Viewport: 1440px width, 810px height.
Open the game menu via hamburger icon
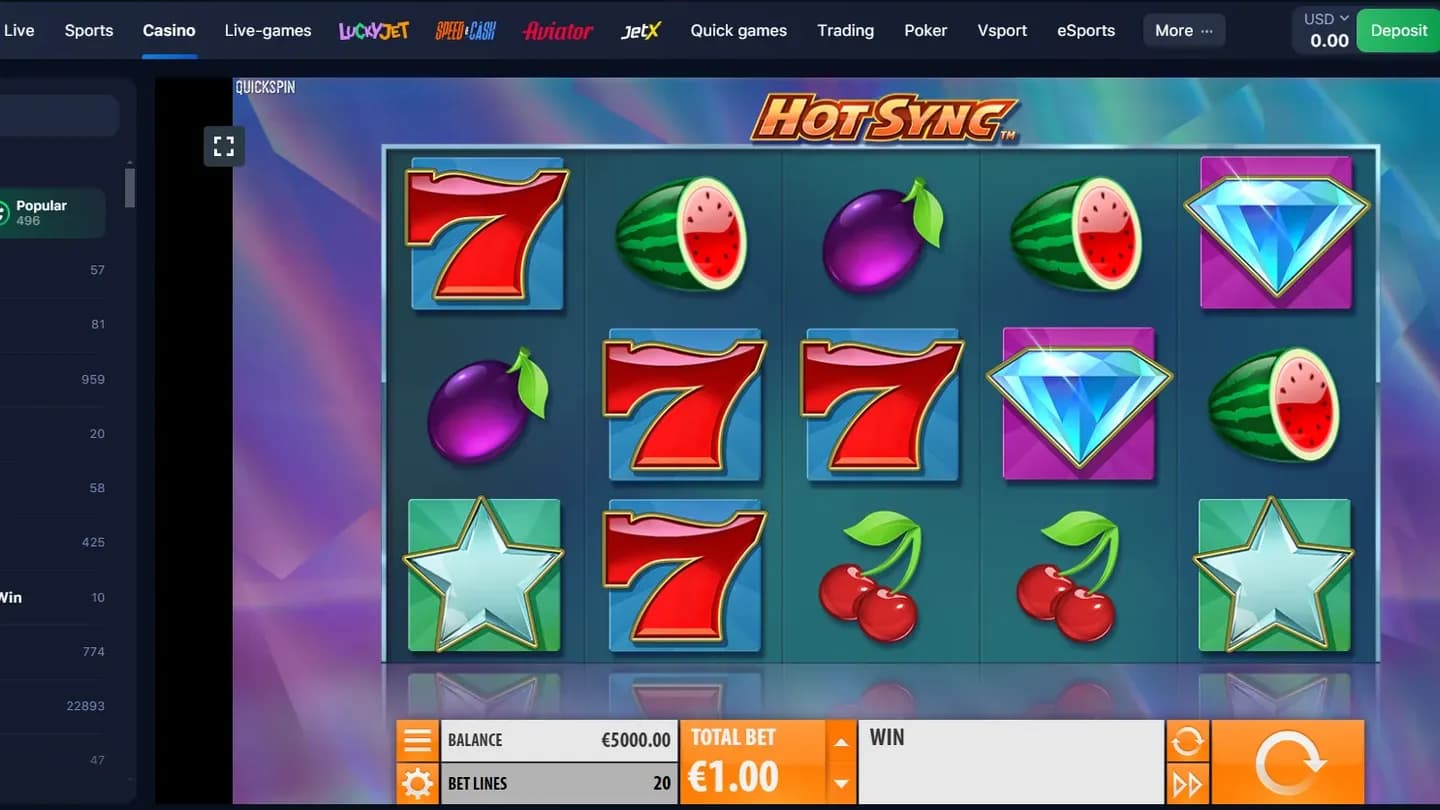click(417, 740)
